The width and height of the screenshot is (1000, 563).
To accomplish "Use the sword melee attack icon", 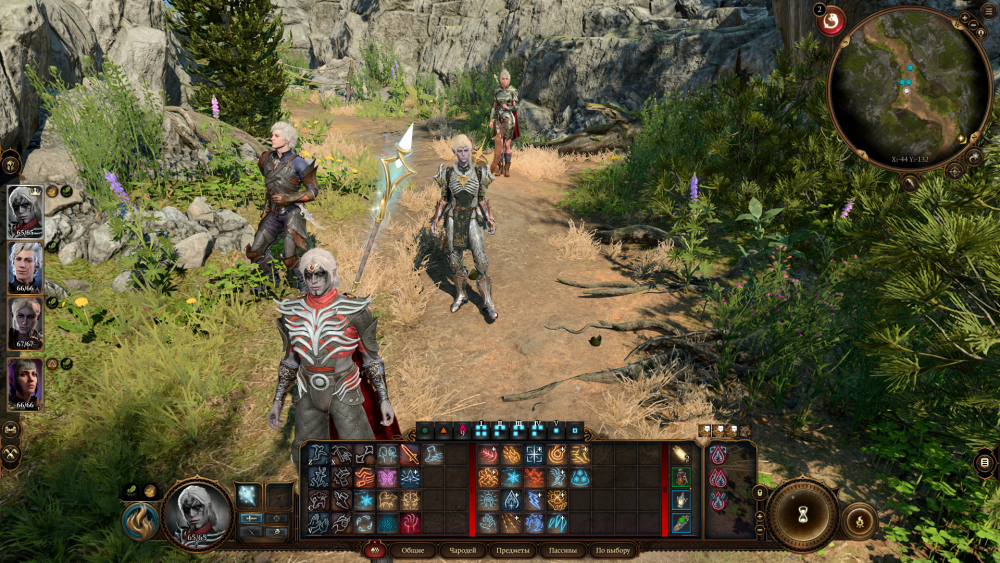I will [x=409, y=455].
